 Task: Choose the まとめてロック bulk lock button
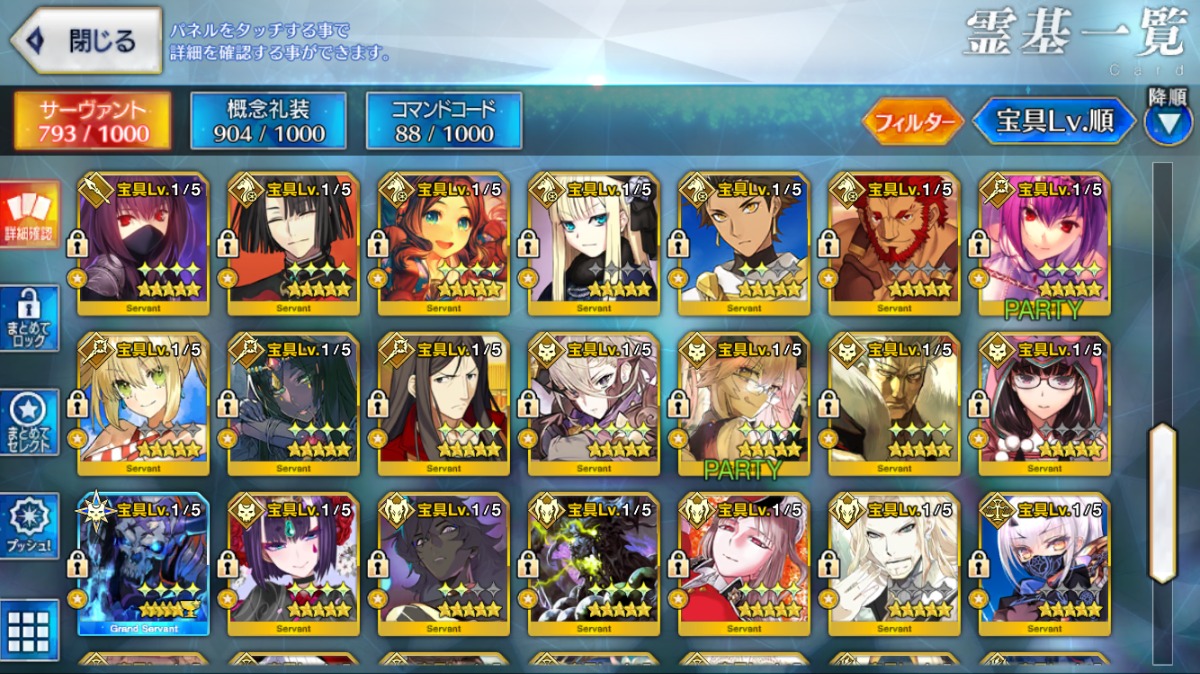[30, 318]
